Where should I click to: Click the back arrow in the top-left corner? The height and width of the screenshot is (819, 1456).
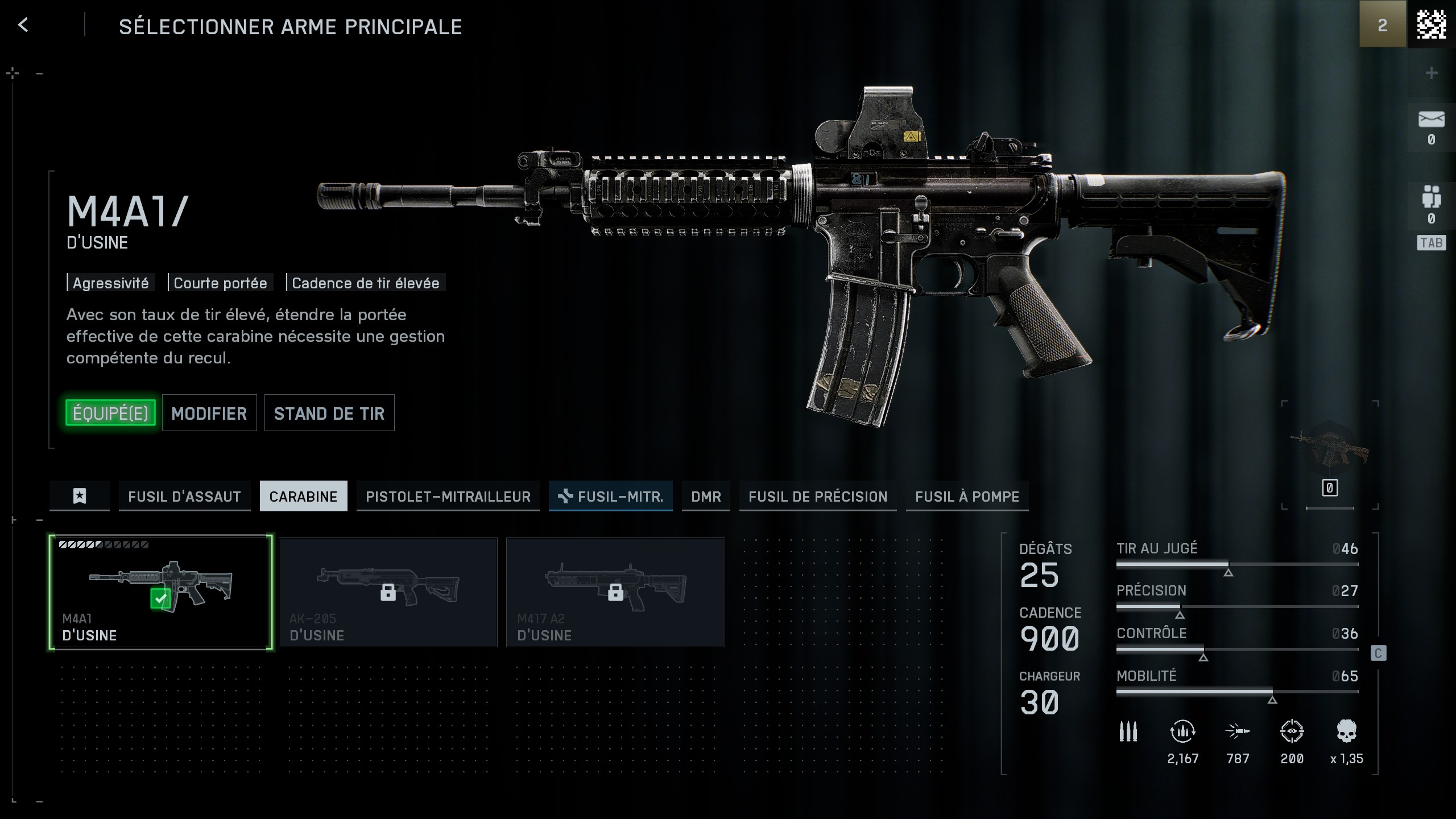[x=24, y=25]
